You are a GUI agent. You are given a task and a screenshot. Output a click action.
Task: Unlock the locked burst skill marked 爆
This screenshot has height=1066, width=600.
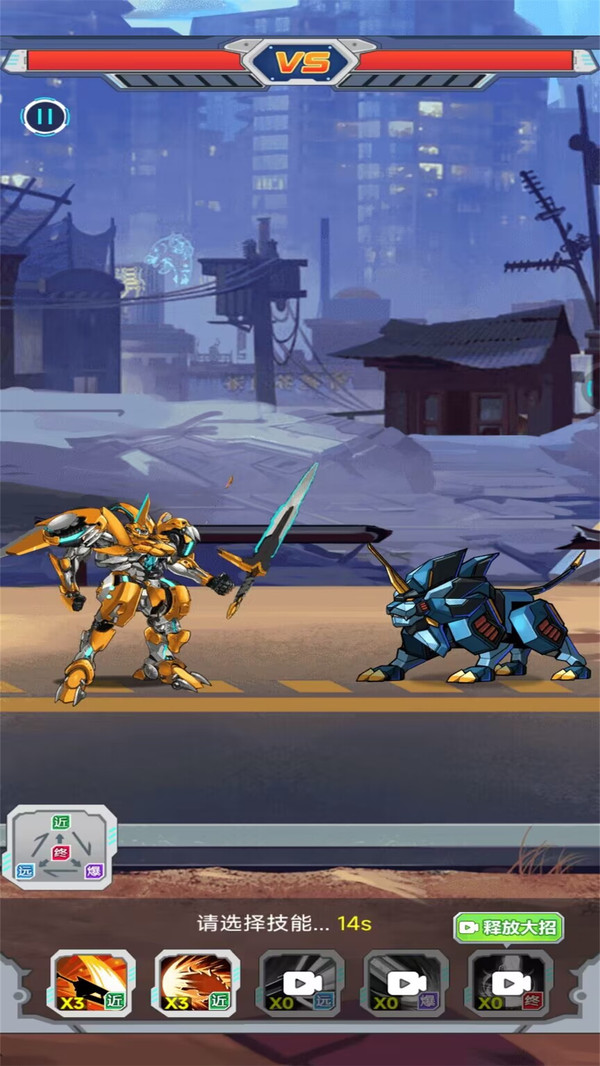coord(406,983)
